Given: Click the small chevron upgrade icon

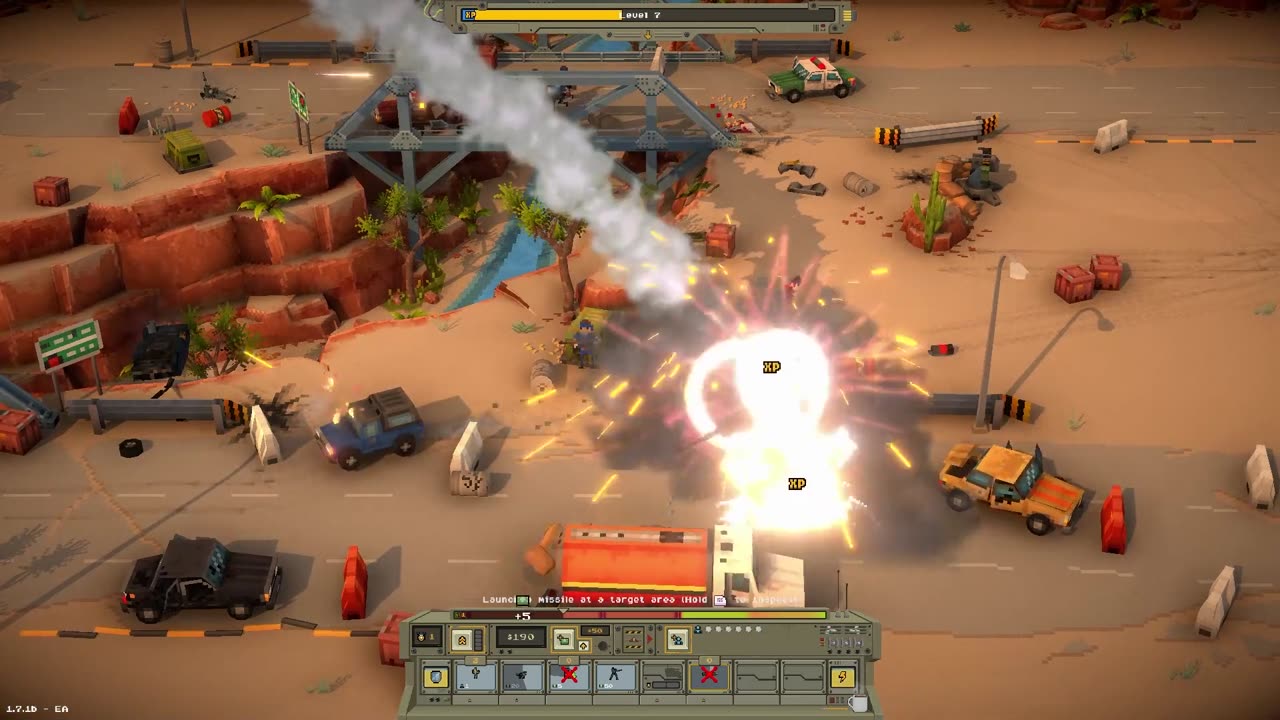Looking at the screenshot, I should (583, 645).
